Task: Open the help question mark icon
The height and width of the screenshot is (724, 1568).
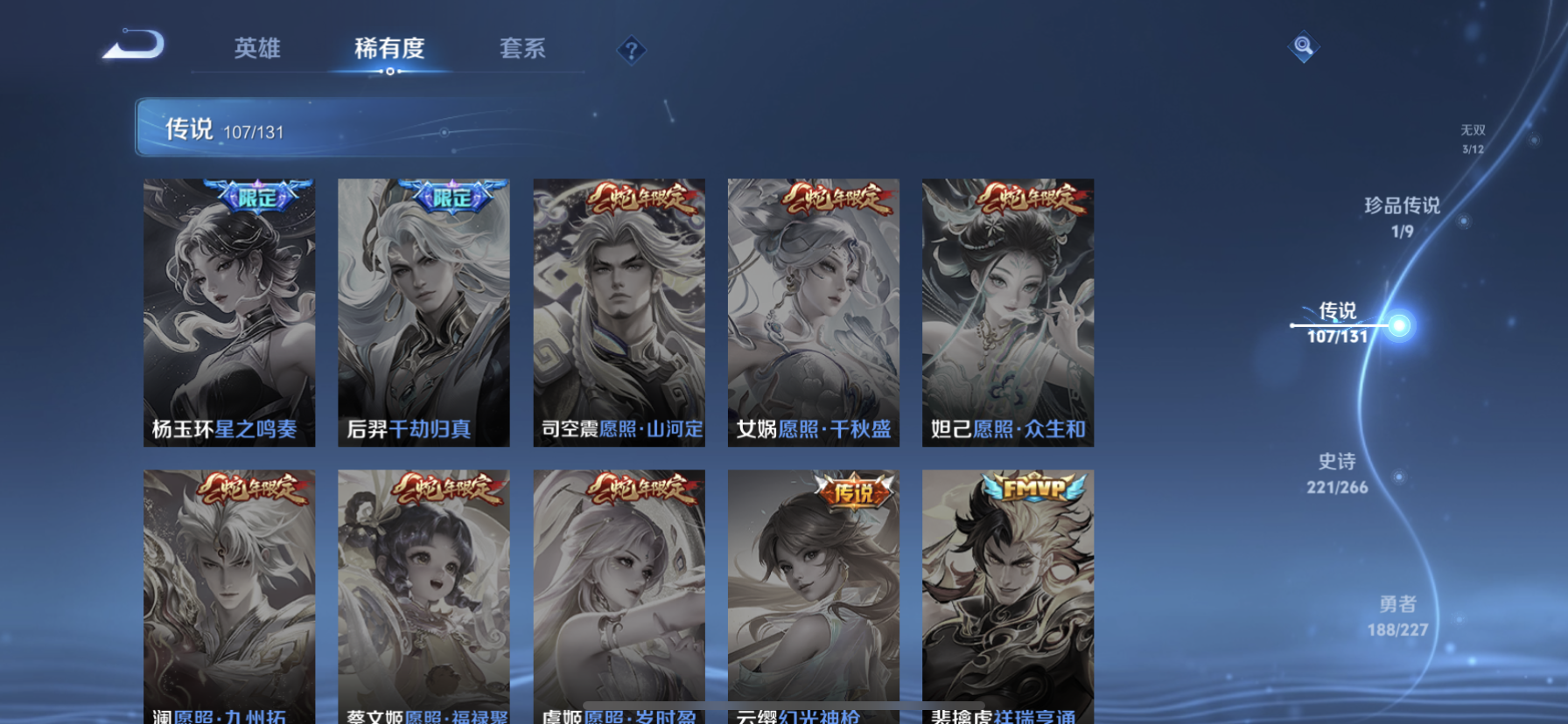Action: (x=632, y=50)
